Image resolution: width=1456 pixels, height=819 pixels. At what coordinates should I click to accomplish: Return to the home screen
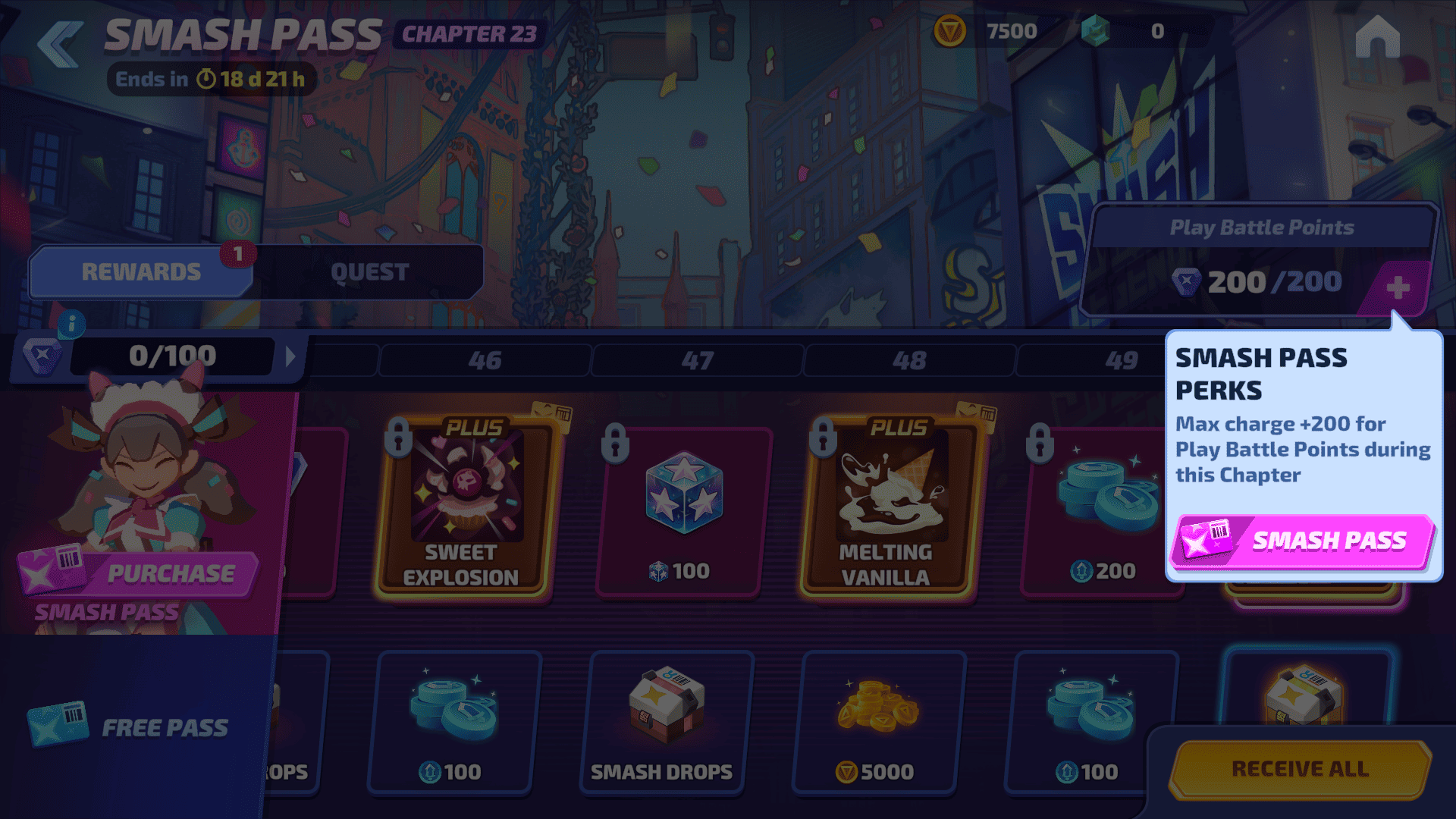[x=1377, y=38]
